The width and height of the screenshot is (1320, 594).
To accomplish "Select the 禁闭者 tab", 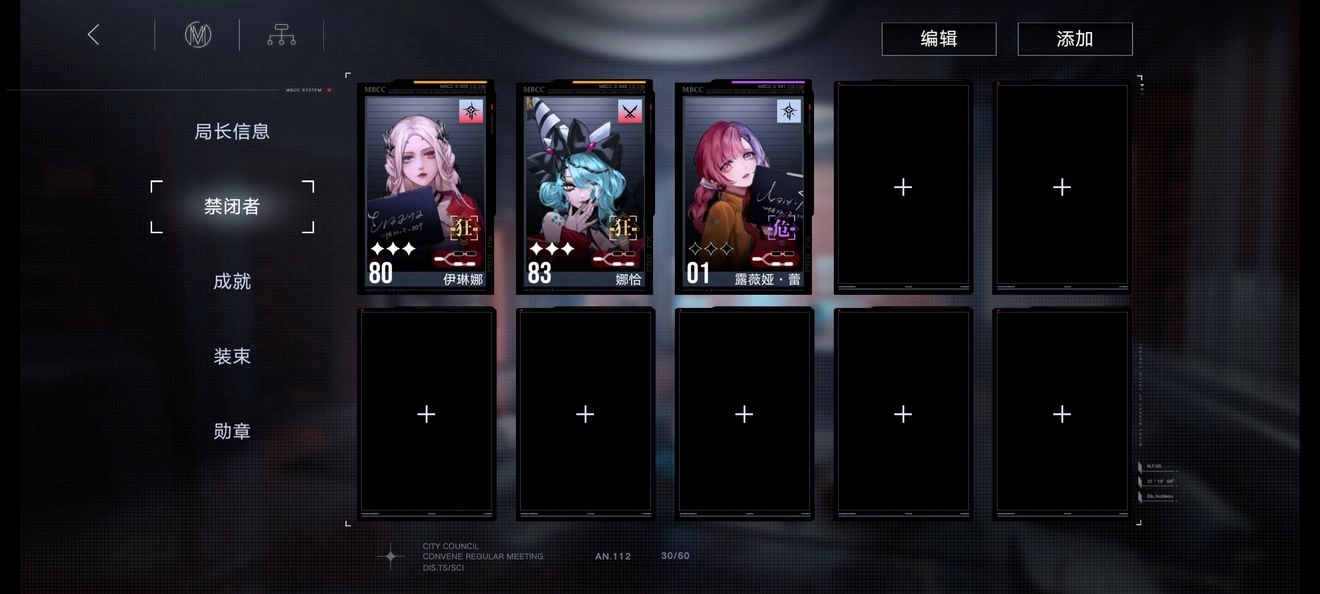I will point(232,206).
